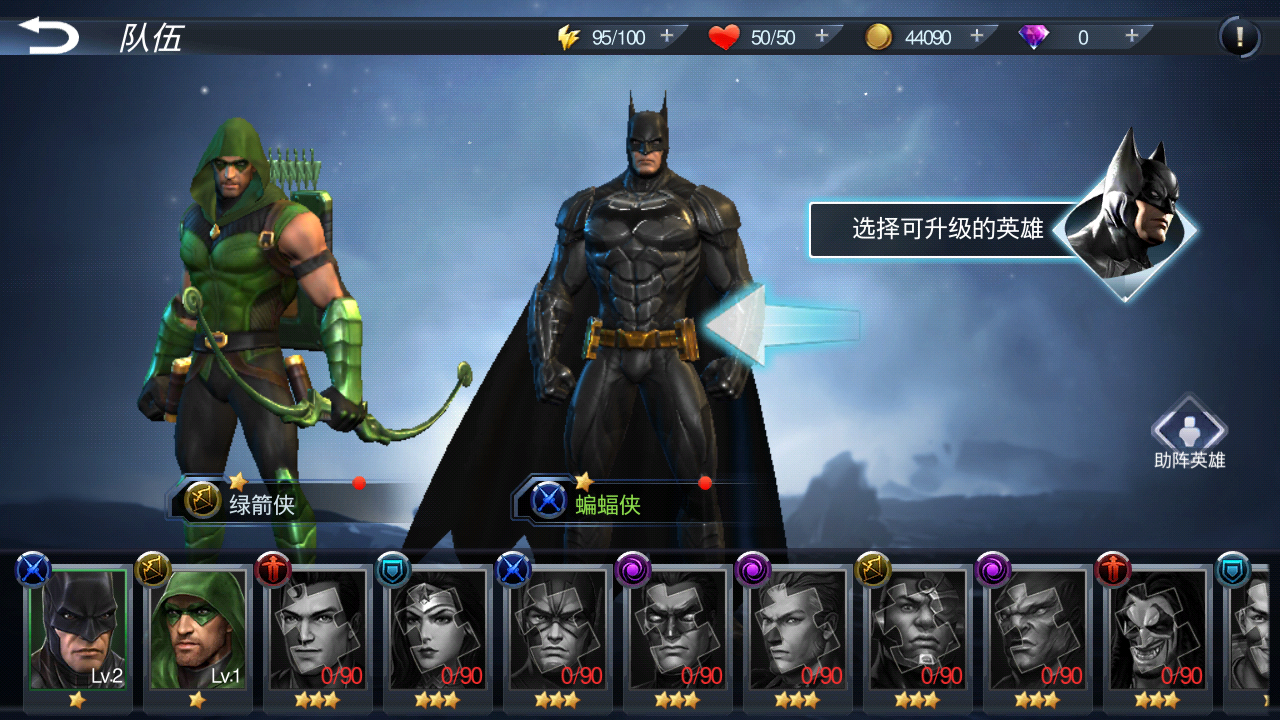Select the locked Joker hero card

[1158, 630]
